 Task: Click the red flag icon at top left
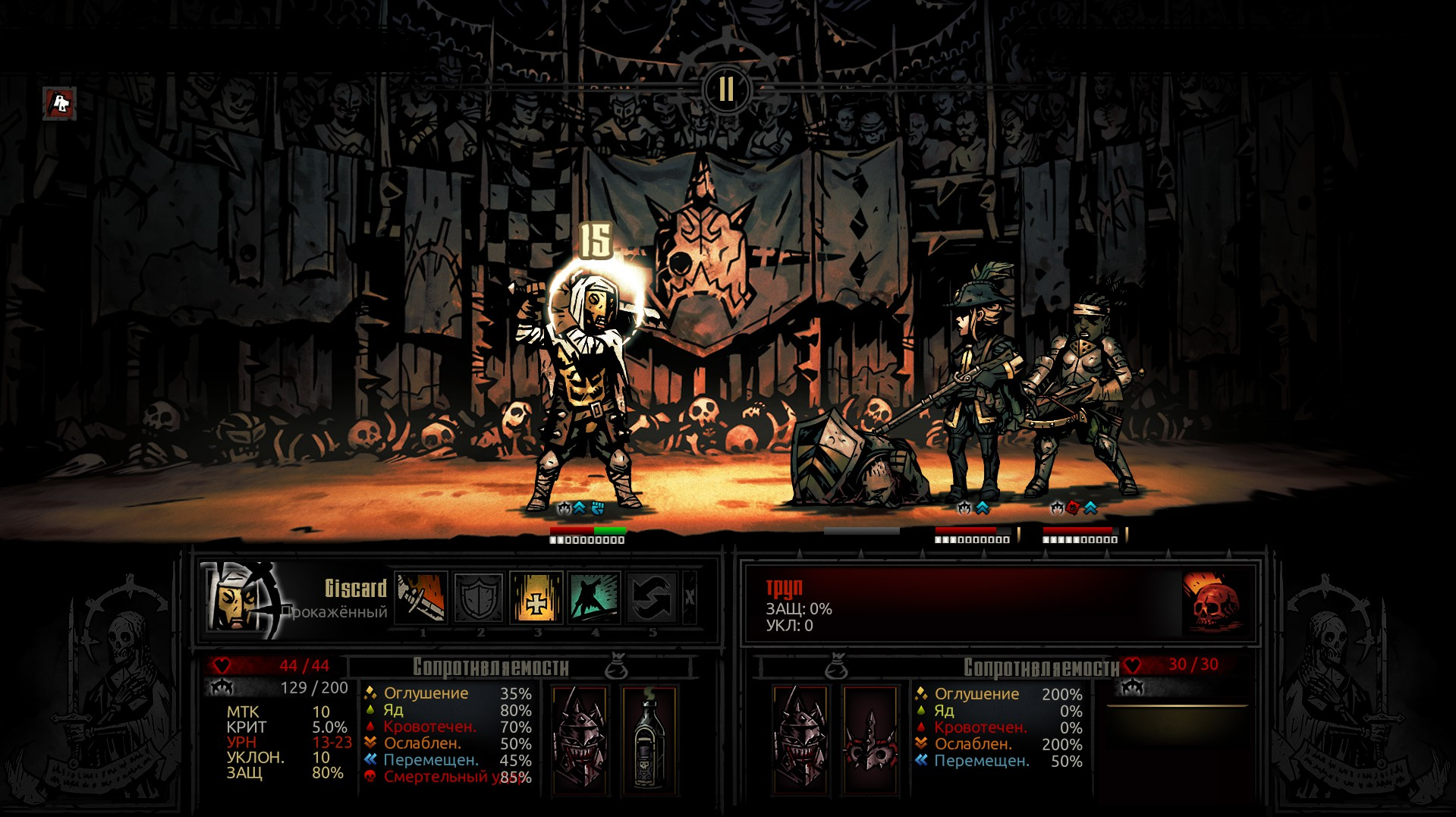[60, 103]
